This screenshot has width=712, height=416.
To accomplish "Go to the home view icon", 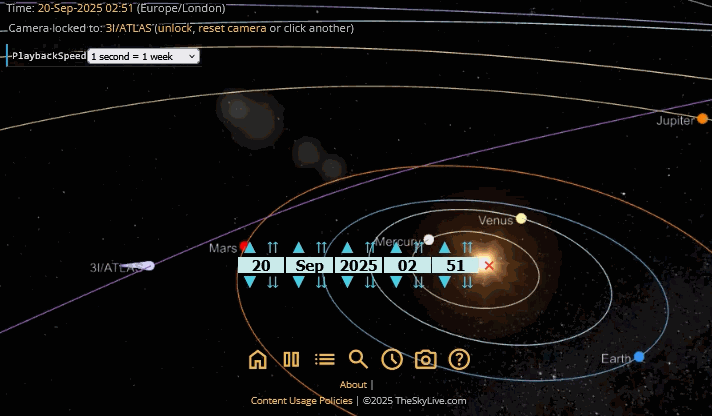I will click(258, 360).
